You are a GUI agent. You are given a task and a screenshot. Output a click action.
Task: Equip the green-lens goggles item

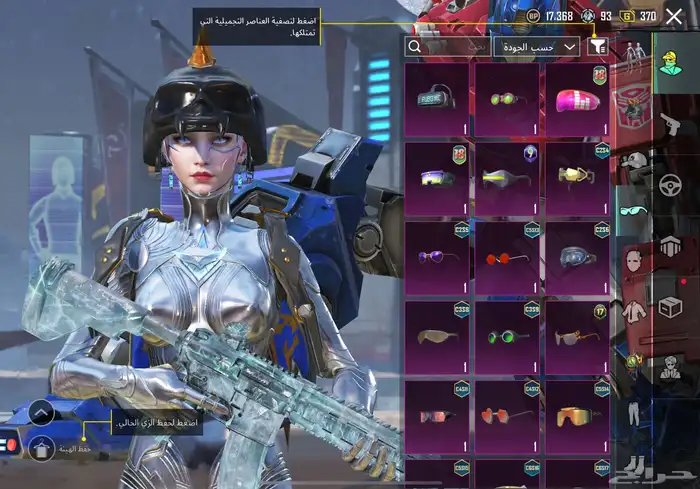pyautogui.click(x=507, y=338)
